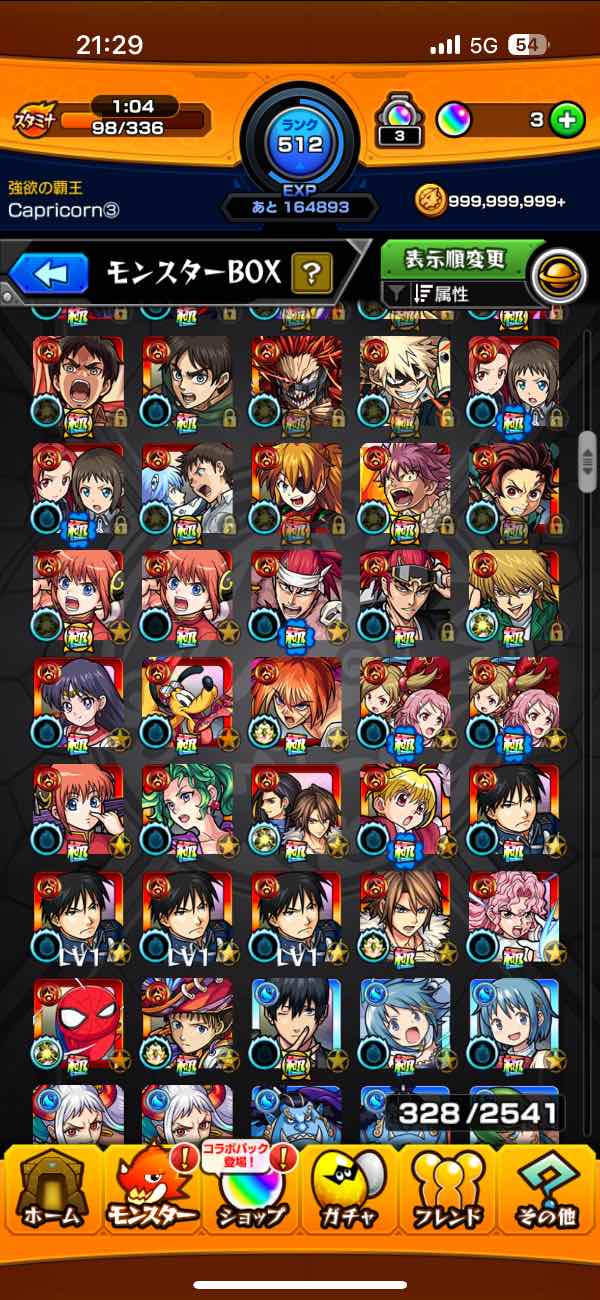Tap the stamina gauge in the header
This screenshot has height=1300, width=600.
click(132, 122)
